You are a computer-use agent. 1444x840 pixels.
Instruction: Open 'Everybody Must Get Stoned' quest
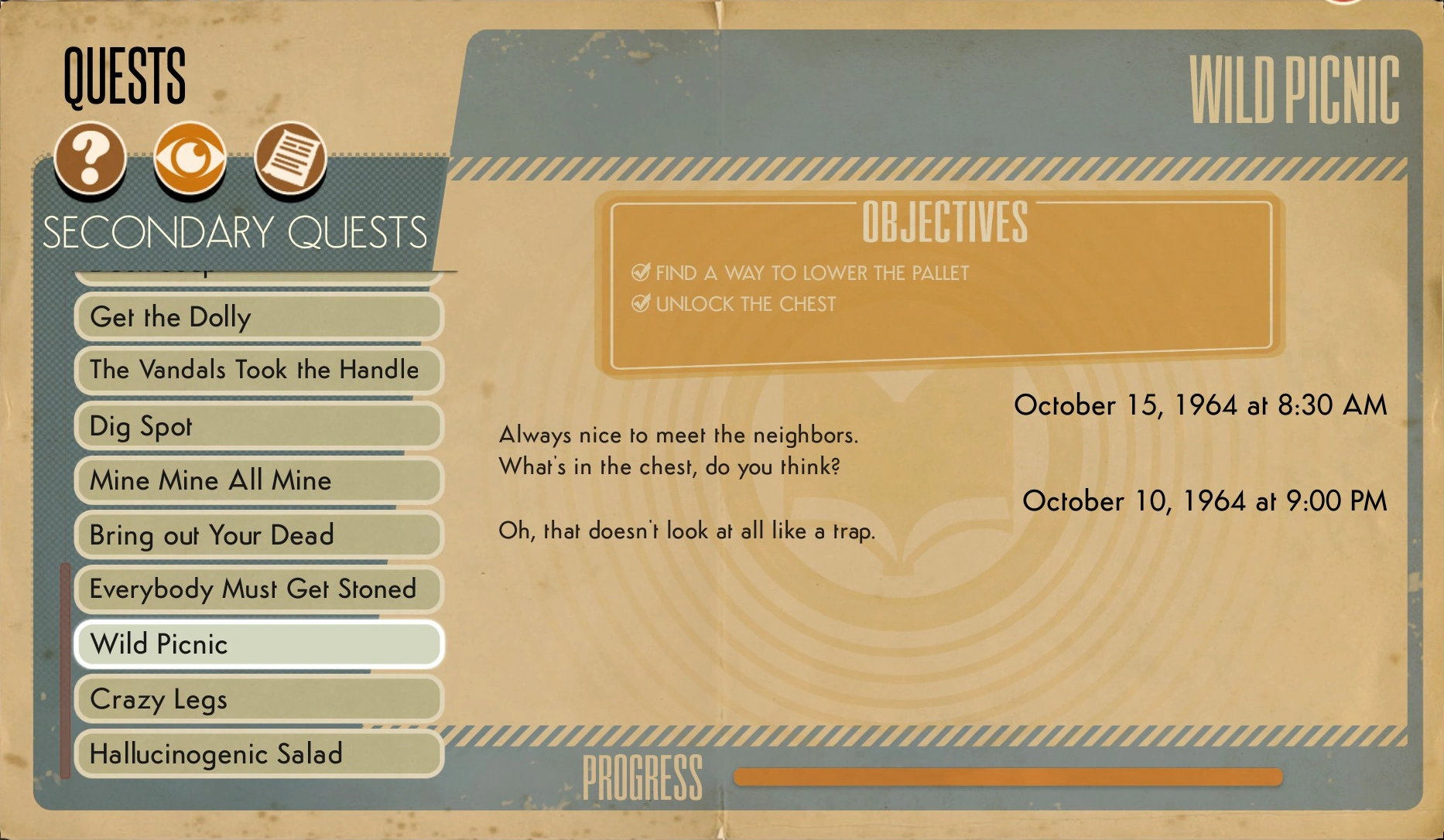coord(257,589)
